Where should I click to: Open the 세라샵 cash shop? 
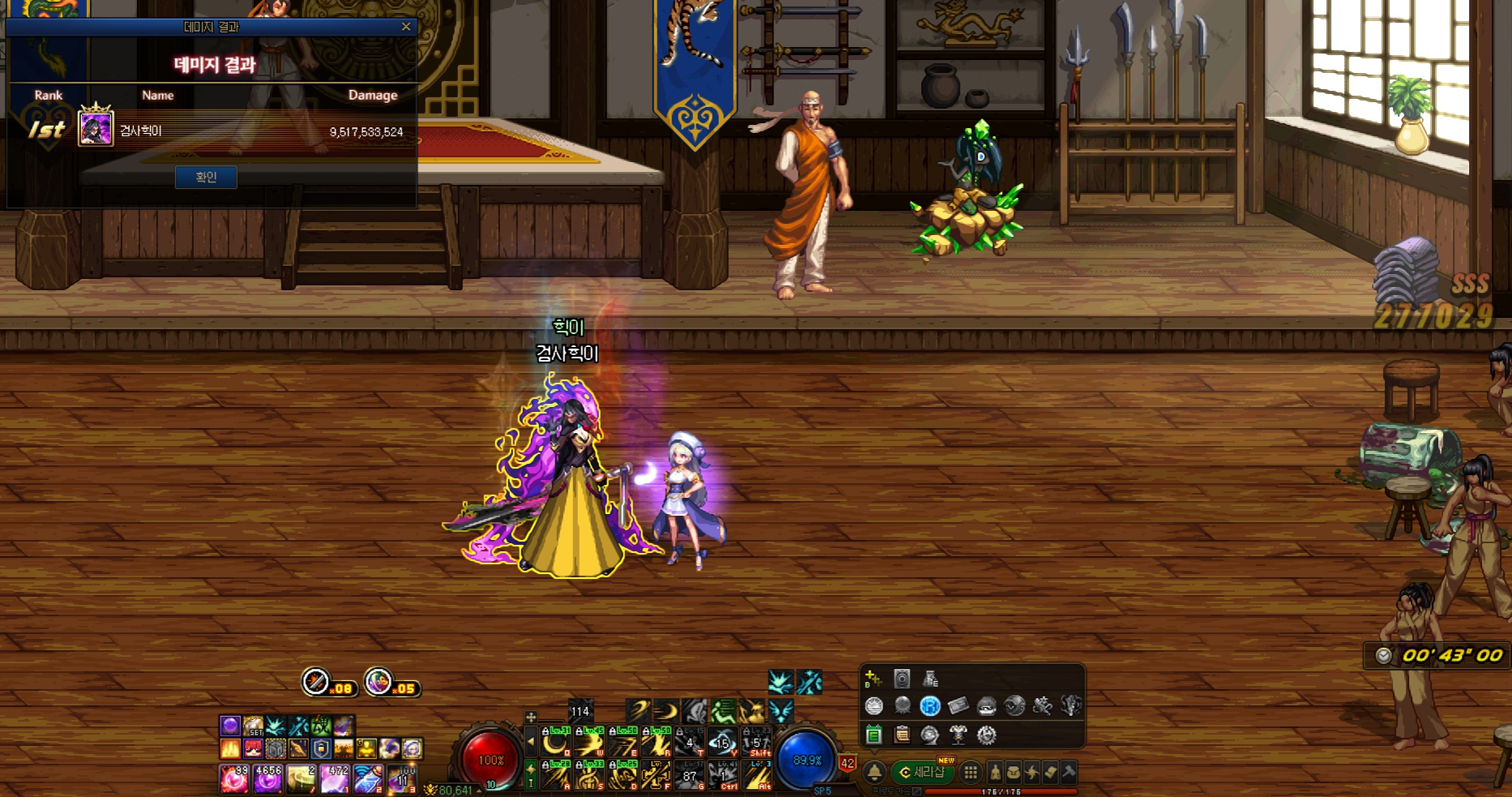[923, 773]
